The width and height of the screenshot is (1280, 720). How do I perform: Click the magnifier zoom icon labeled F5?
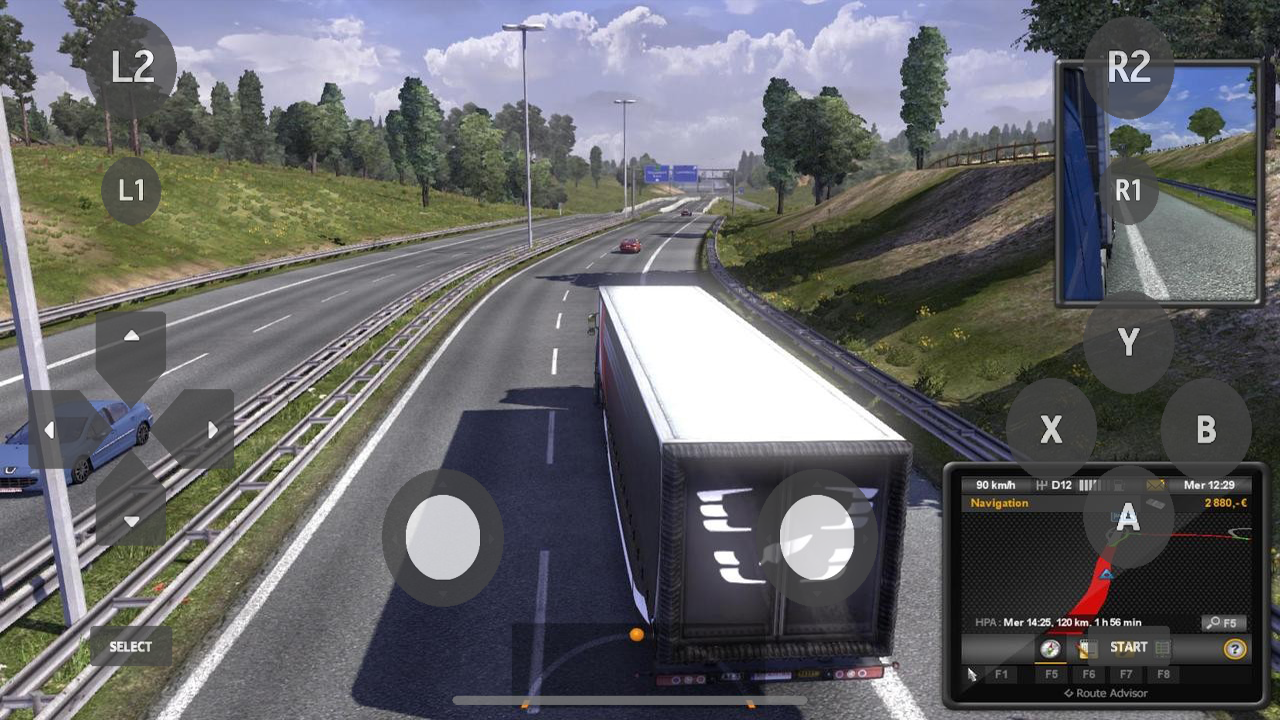pyautogui.click(x=1223, y=622)
